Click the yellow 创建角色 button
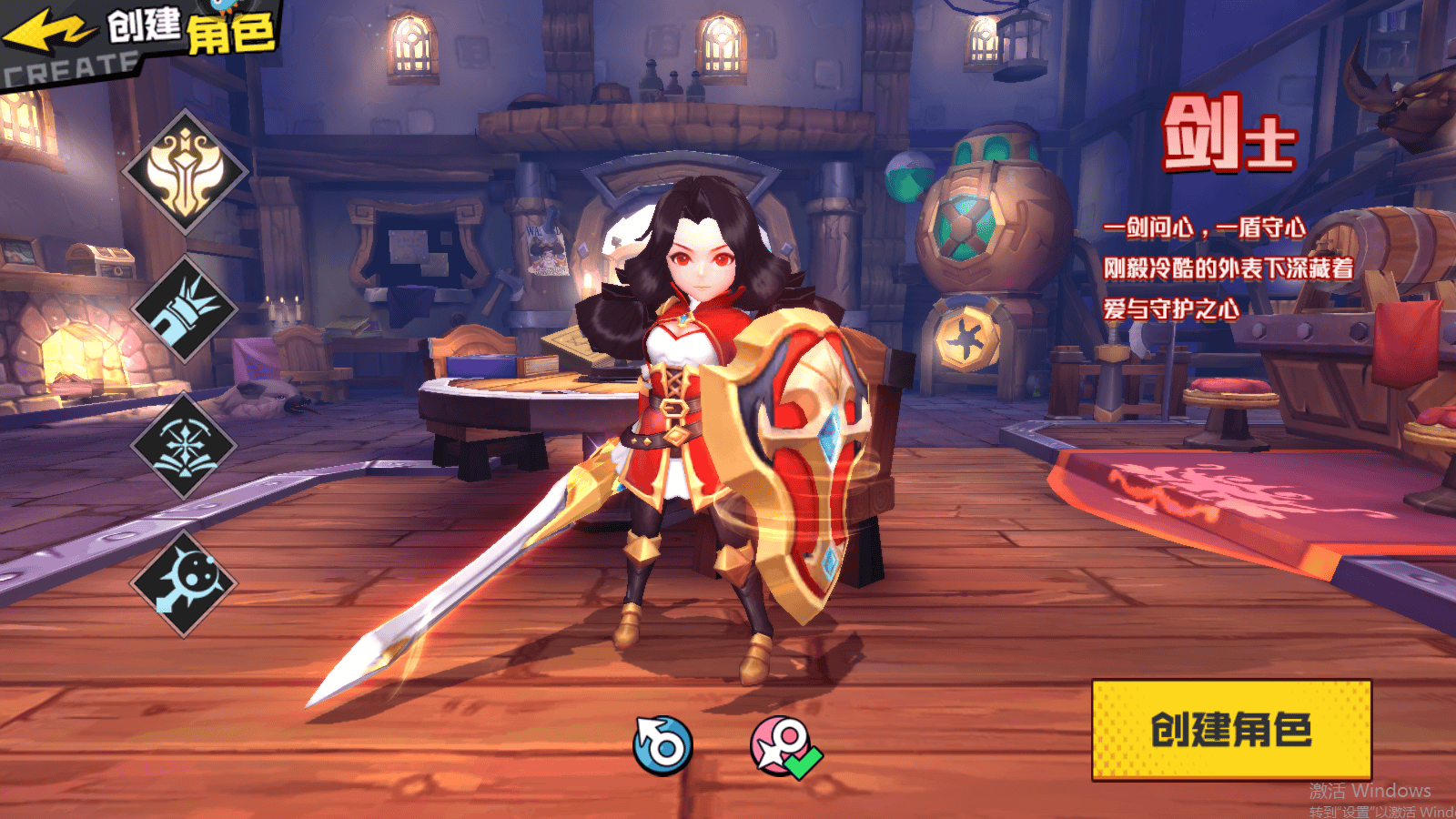The height and width of the screenshot is (819, 1456). click(x=1231, y=730)
